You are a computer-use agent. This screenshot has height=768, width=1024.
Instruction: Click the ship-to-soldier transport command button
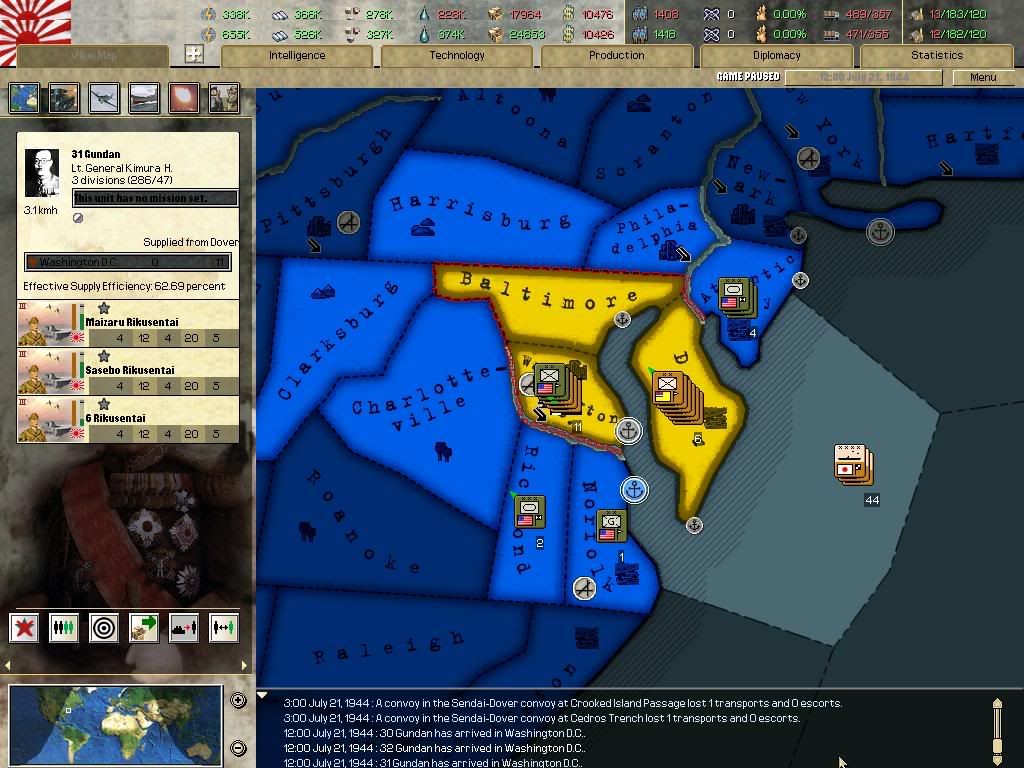coord(184,628)
